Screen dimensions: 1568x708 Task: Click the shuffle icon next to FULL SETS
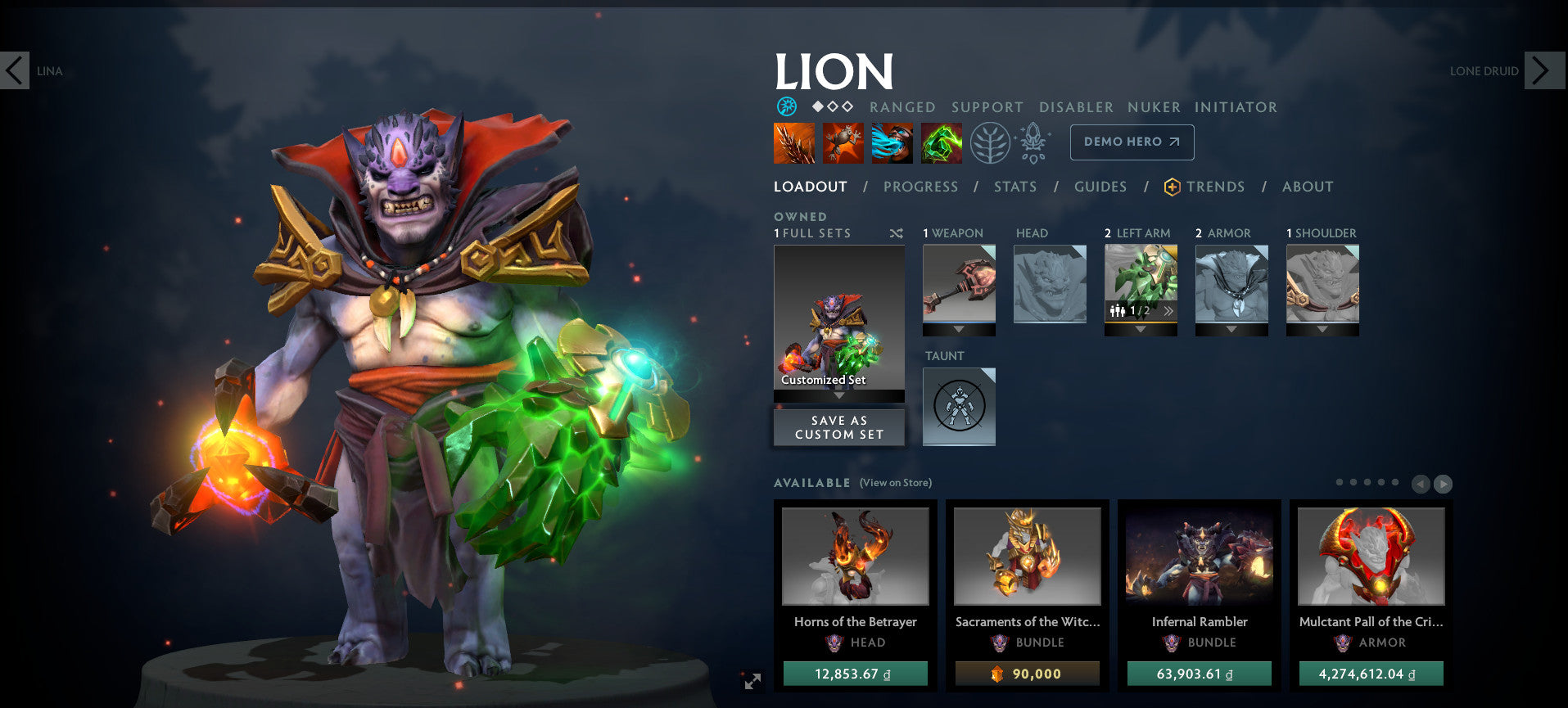pyautogui.click(x=896, y=233)
